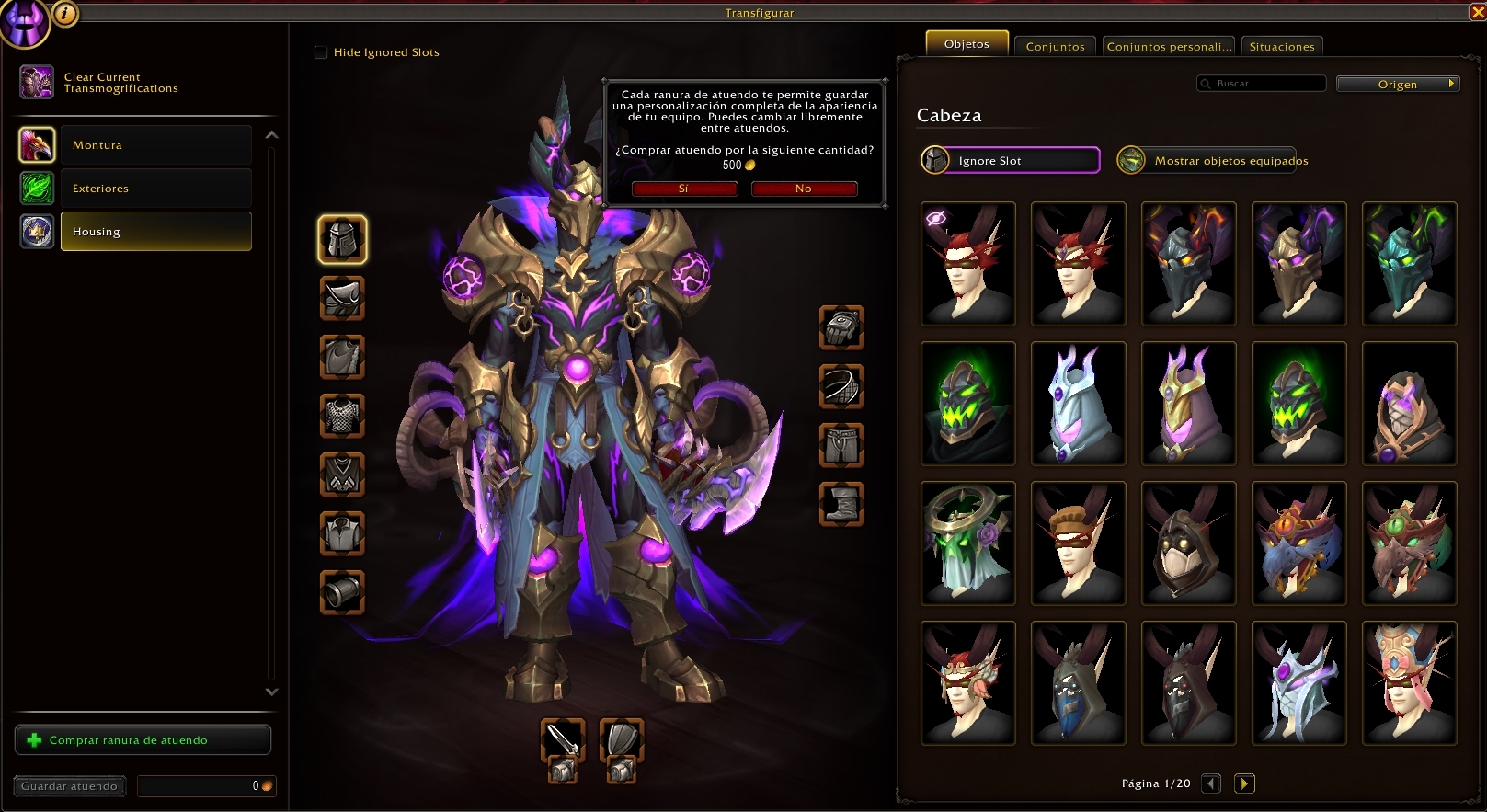
Task: Select the Conjuntos personalizados tab
Action: [x=1168, y=46]
